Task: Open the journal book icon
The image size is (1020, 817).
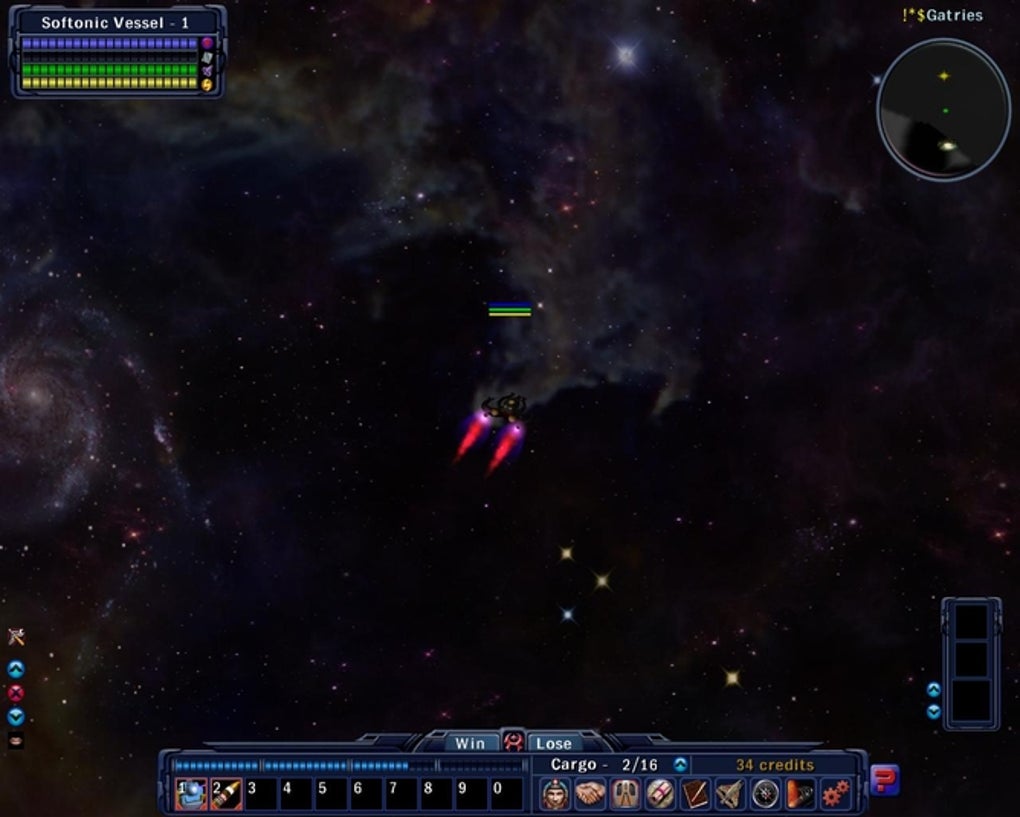Action: tap(695, 794)
